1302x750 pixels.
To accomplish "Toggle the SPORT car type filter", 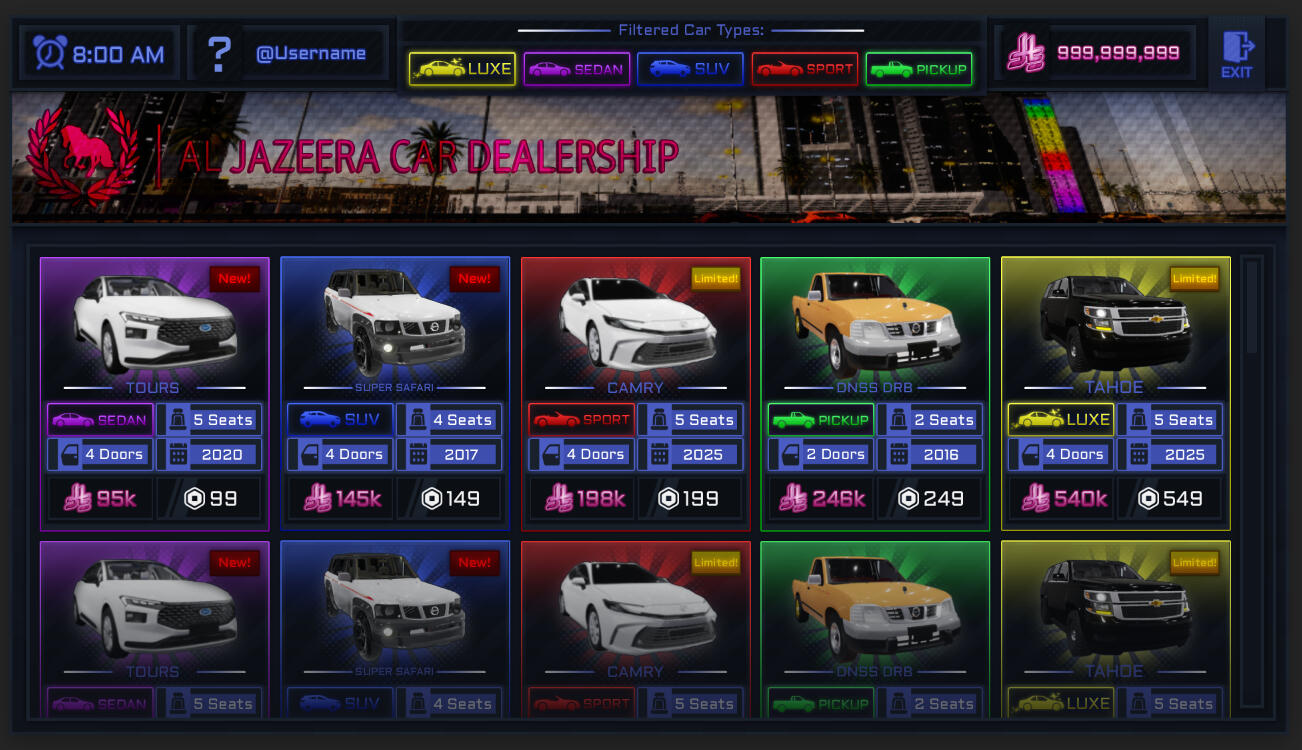I will [805, 69].
